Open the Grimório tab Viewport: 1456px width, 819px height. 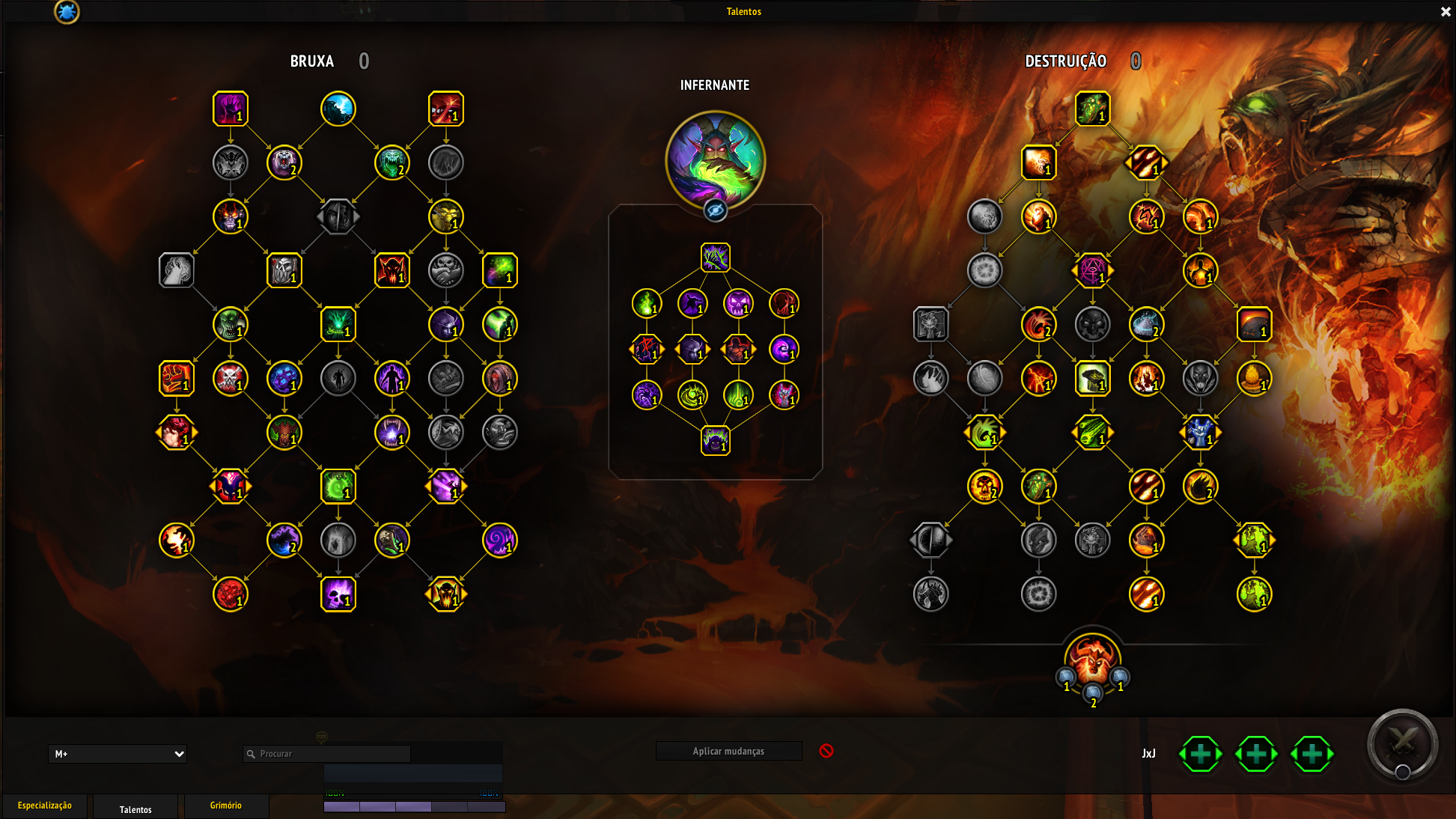(225, 806)
